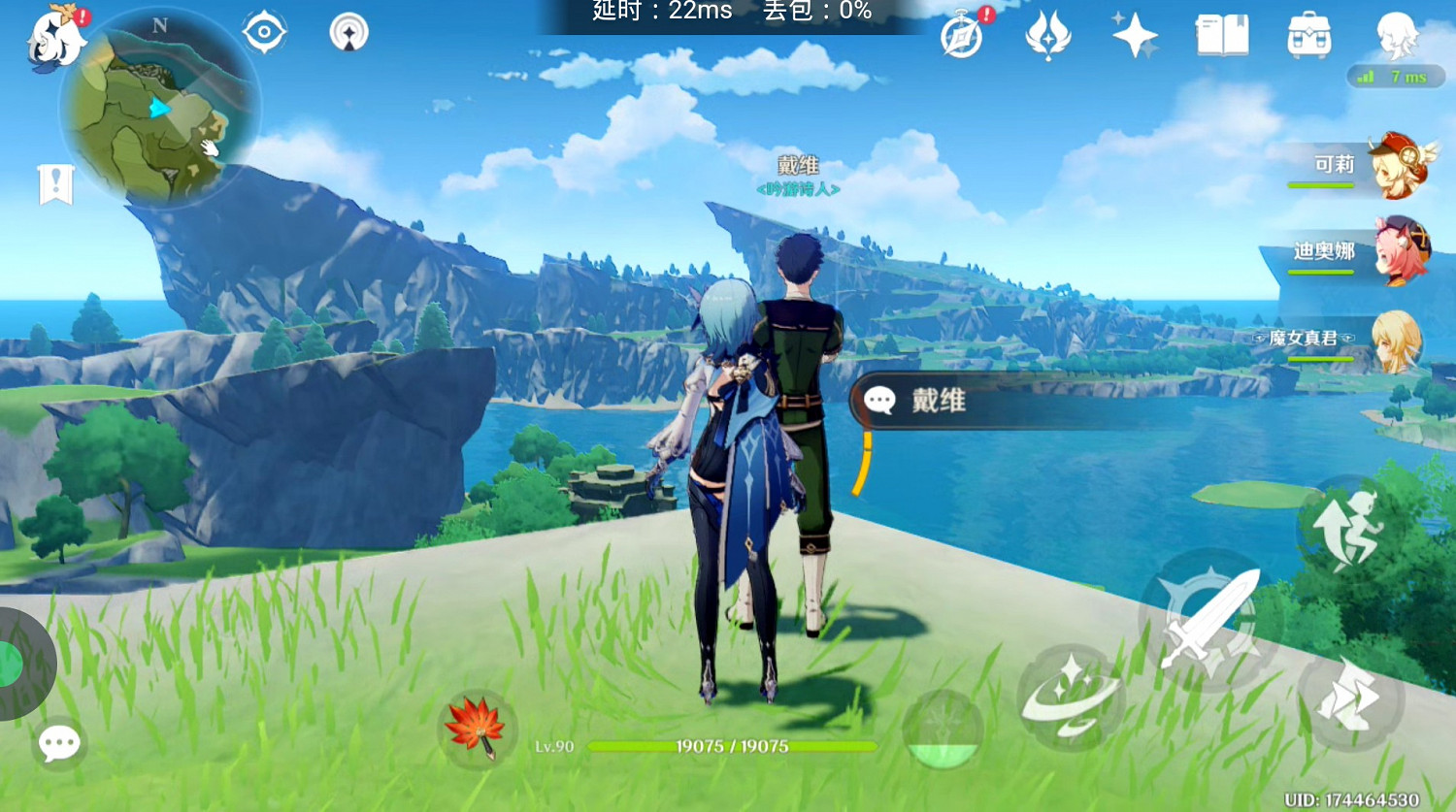The height and width of the screenshot is (812, 1456).
Task: Expand the chat bubble panel bottom left
Action: coord(58,743)
